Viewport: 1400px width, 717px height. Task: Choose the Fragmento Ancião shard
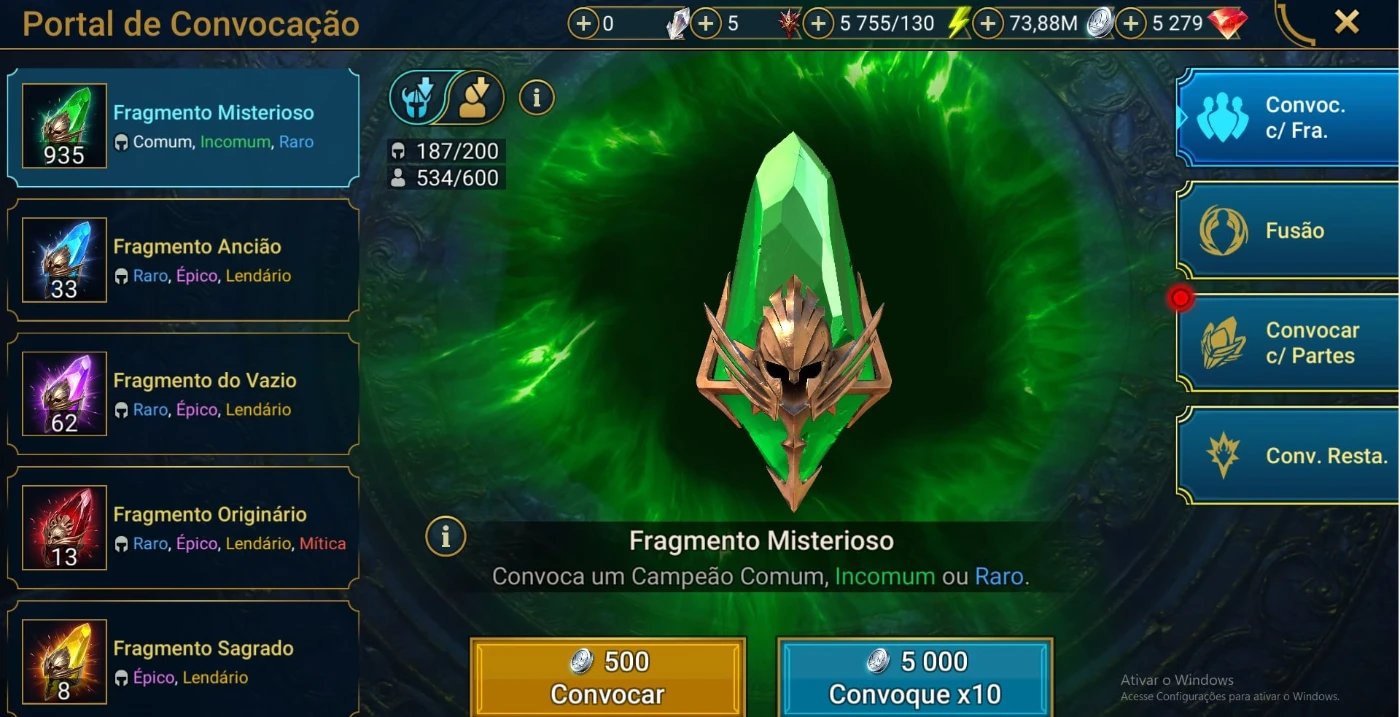183,260
